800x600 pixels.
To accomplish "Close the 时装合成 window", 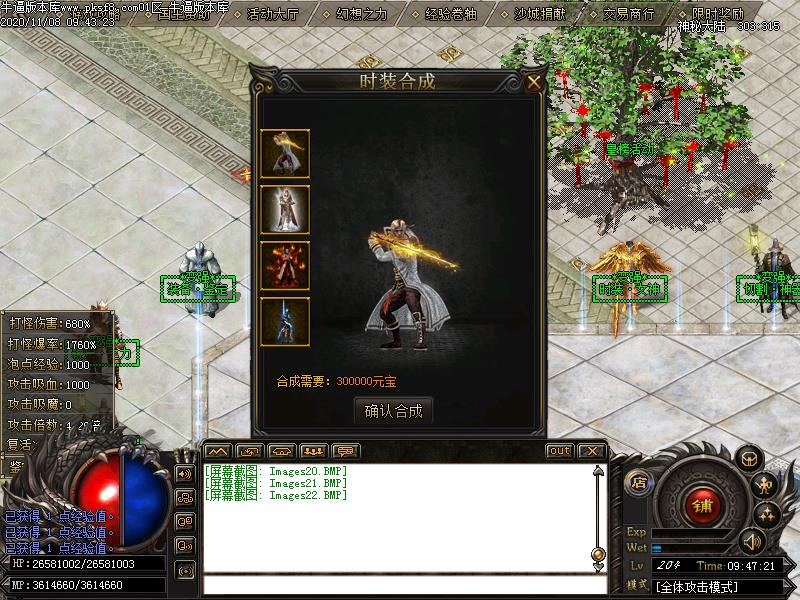I will tap(535, 82).
